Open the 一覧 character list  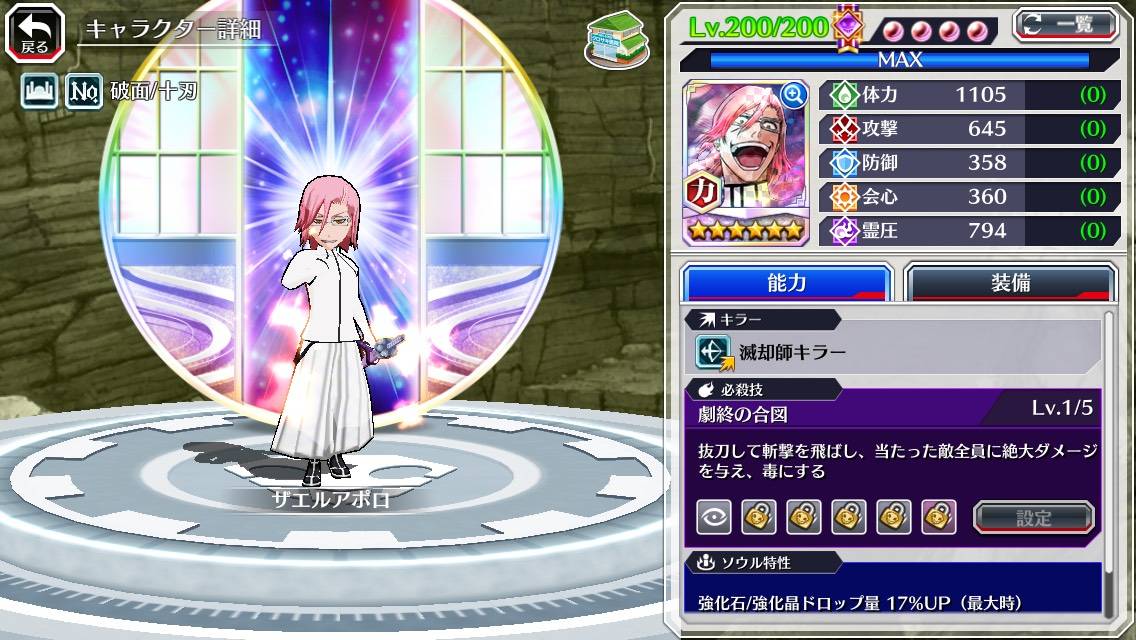click(x=1065, y=24)
